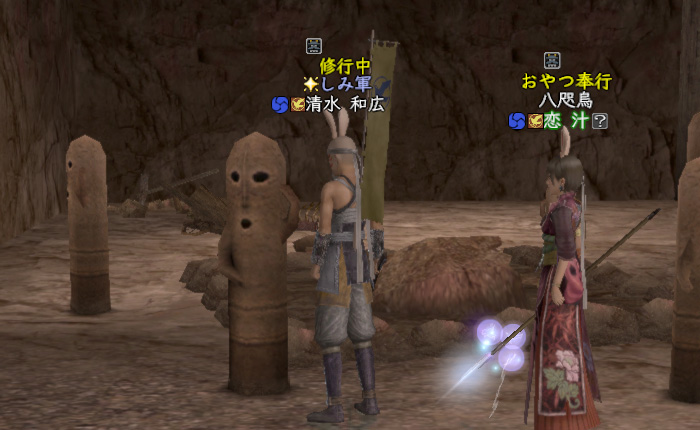Select the 清水 和広 player nameplate
Image resolution: width=700 pixels, height=430 pixels.
pos(346,104)
